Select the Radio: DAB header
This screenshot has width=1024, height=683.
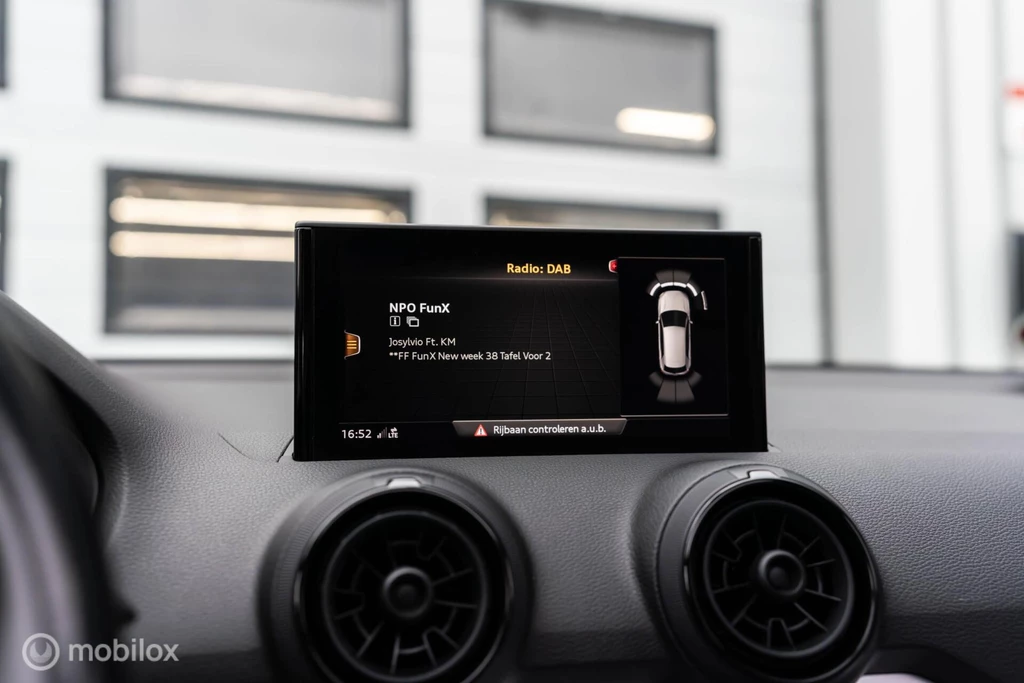point(538,268)
